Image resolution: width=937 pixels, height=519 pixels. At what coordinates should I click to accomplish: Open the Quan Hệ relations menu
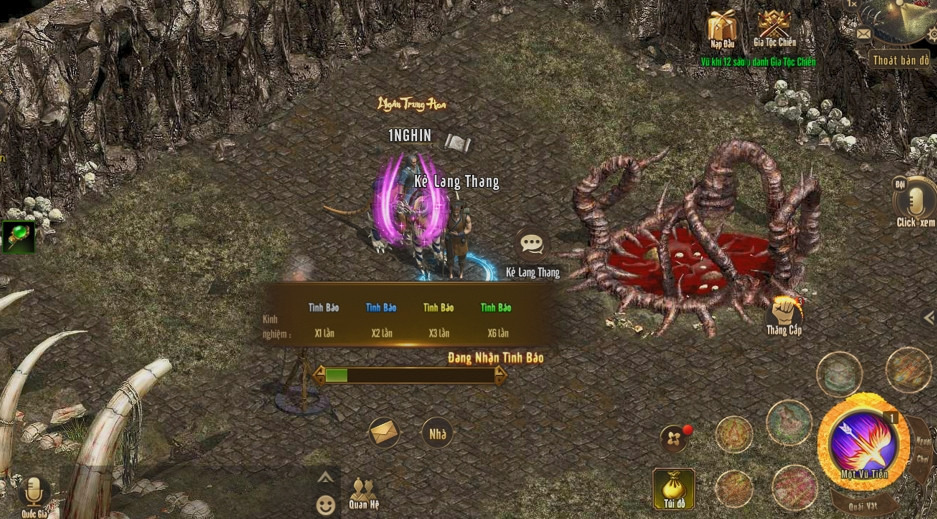(362, 490)
